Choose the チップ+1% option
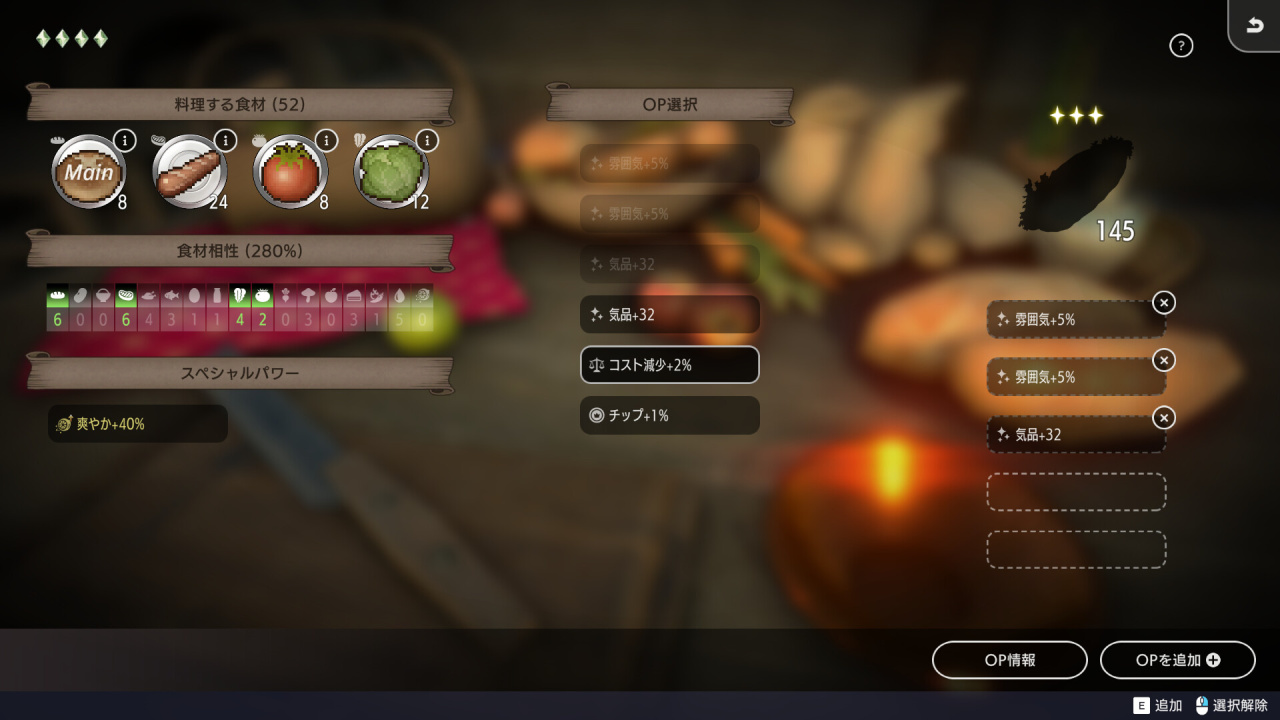Screen dimensions: 1280x720 coord(669,415)
